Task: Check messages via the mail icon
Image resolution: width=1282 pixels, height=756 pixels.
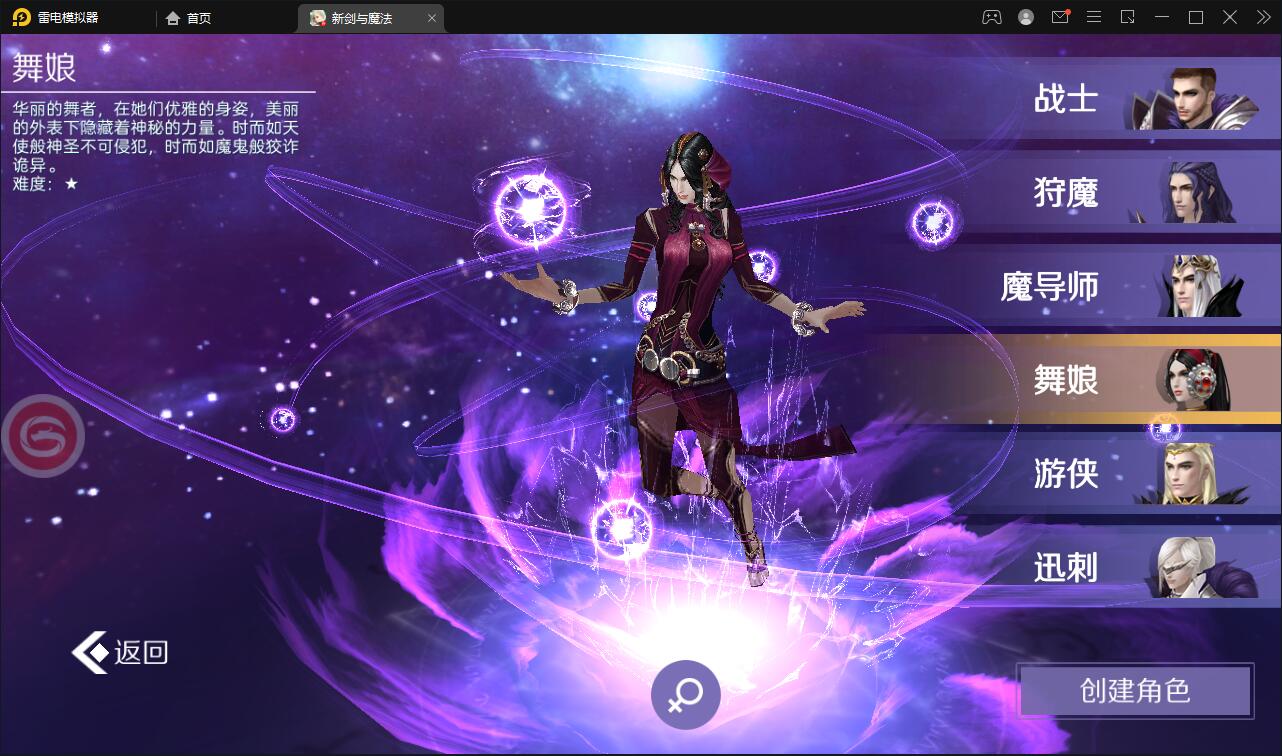Action: coord(1060,17)
